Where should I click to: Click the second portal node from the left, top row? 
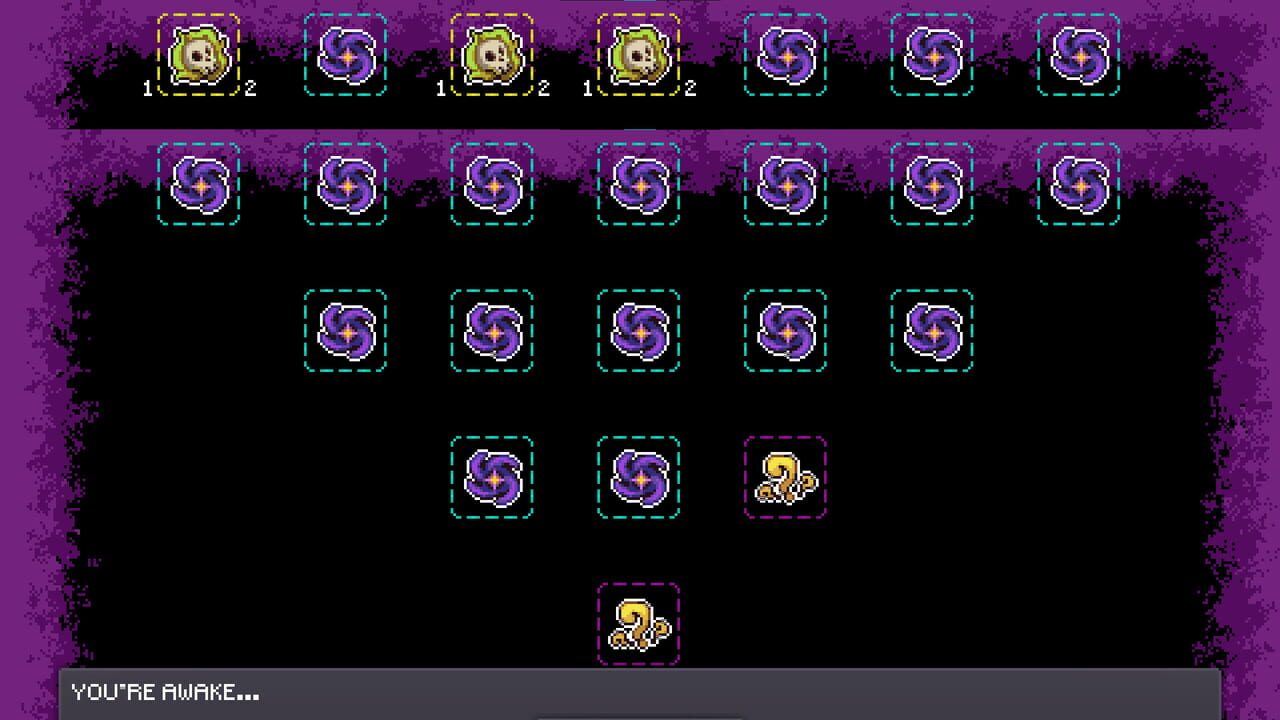pyautogui.click(x=345, y=55)
